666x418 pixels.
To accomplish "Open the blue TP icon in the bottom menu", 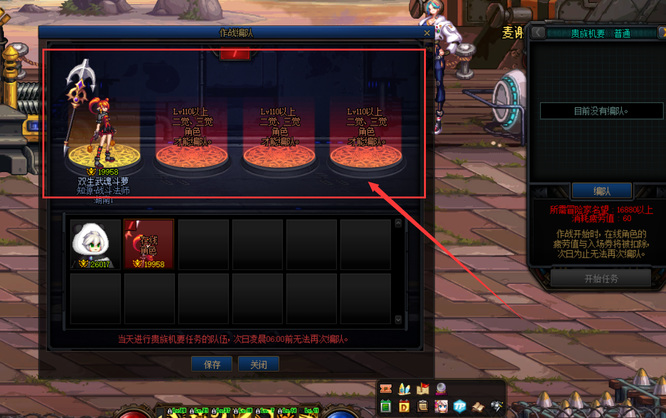I will (460, 407).
